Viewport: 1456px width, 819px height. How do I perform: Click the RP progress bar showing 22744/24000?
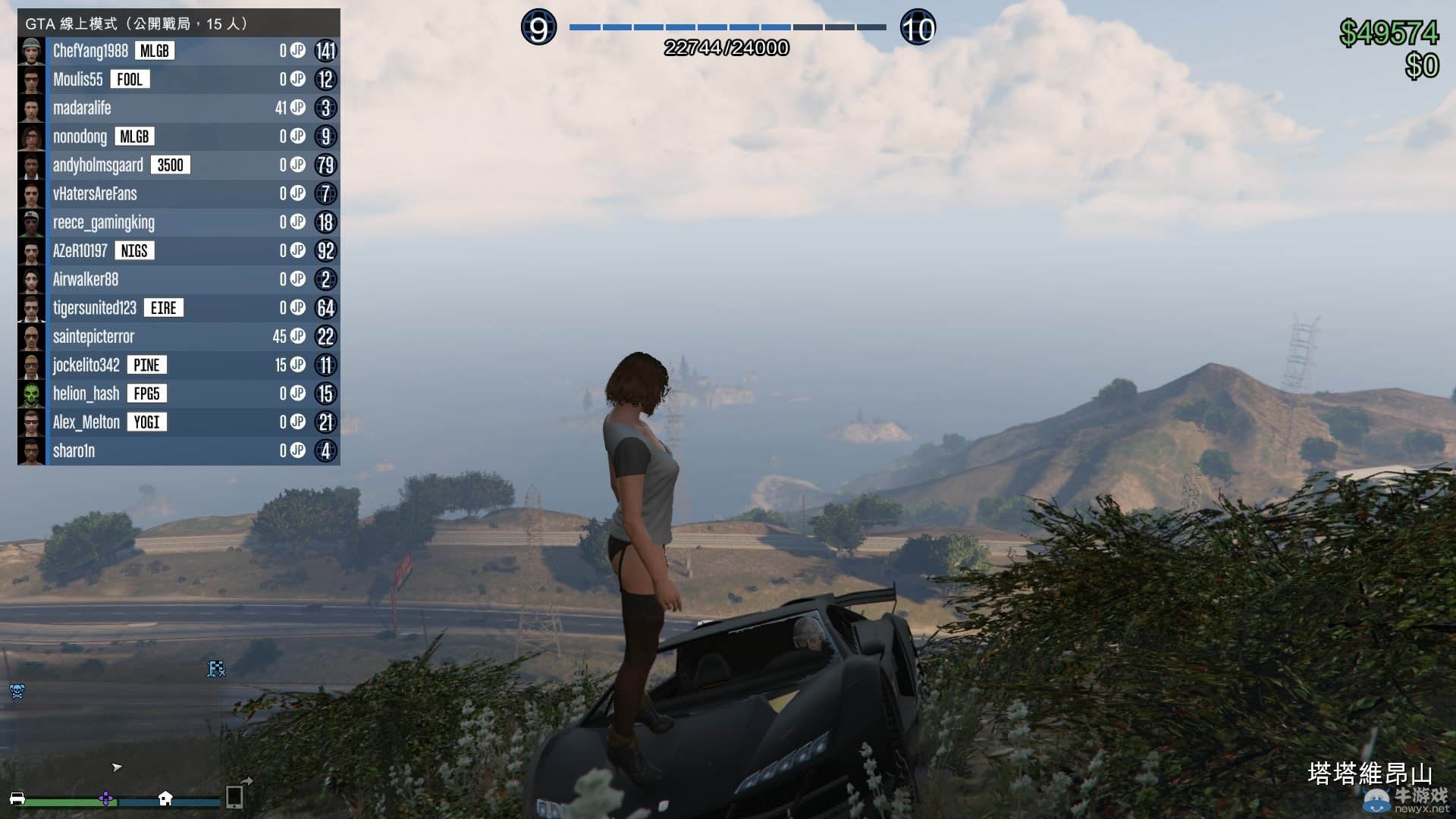click(726, 25)
